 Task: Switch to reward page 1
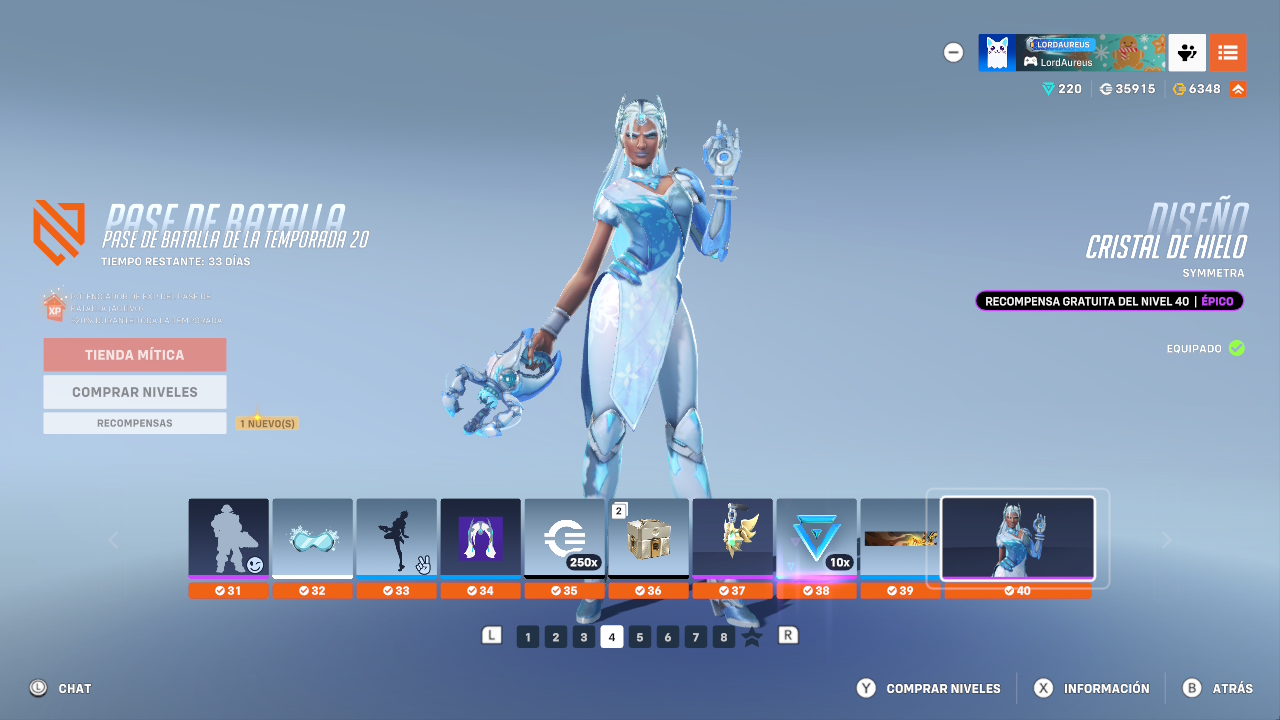tap(527, 636)
